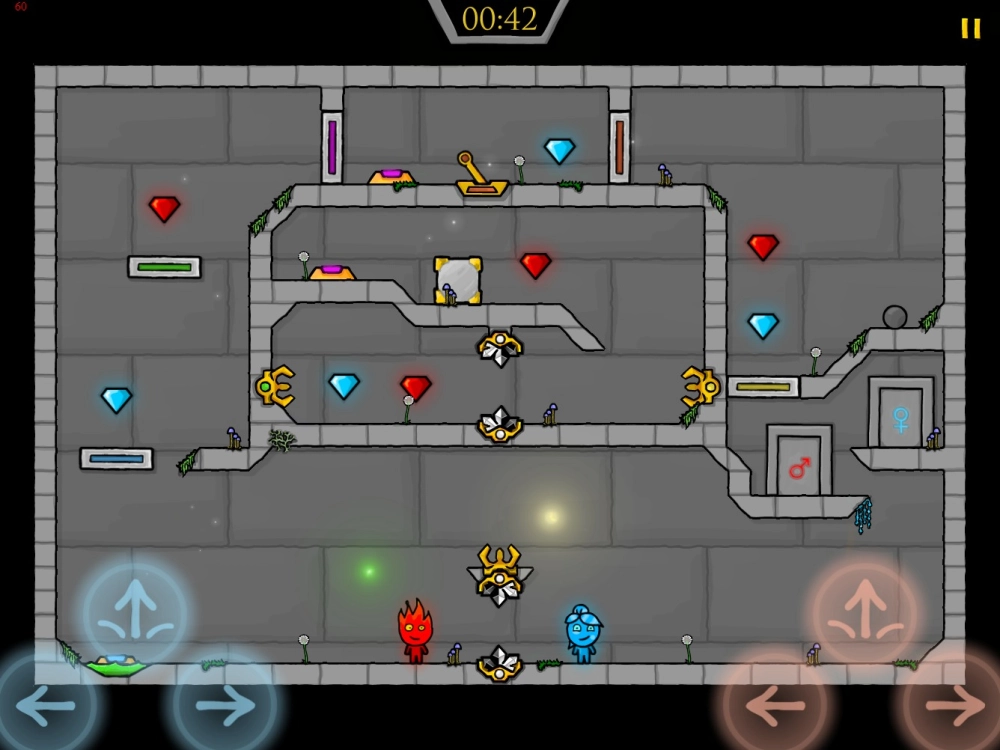The image size is (1000, 750).
Task: Tap the red move-left arrow button
Action: pos(775,706)
